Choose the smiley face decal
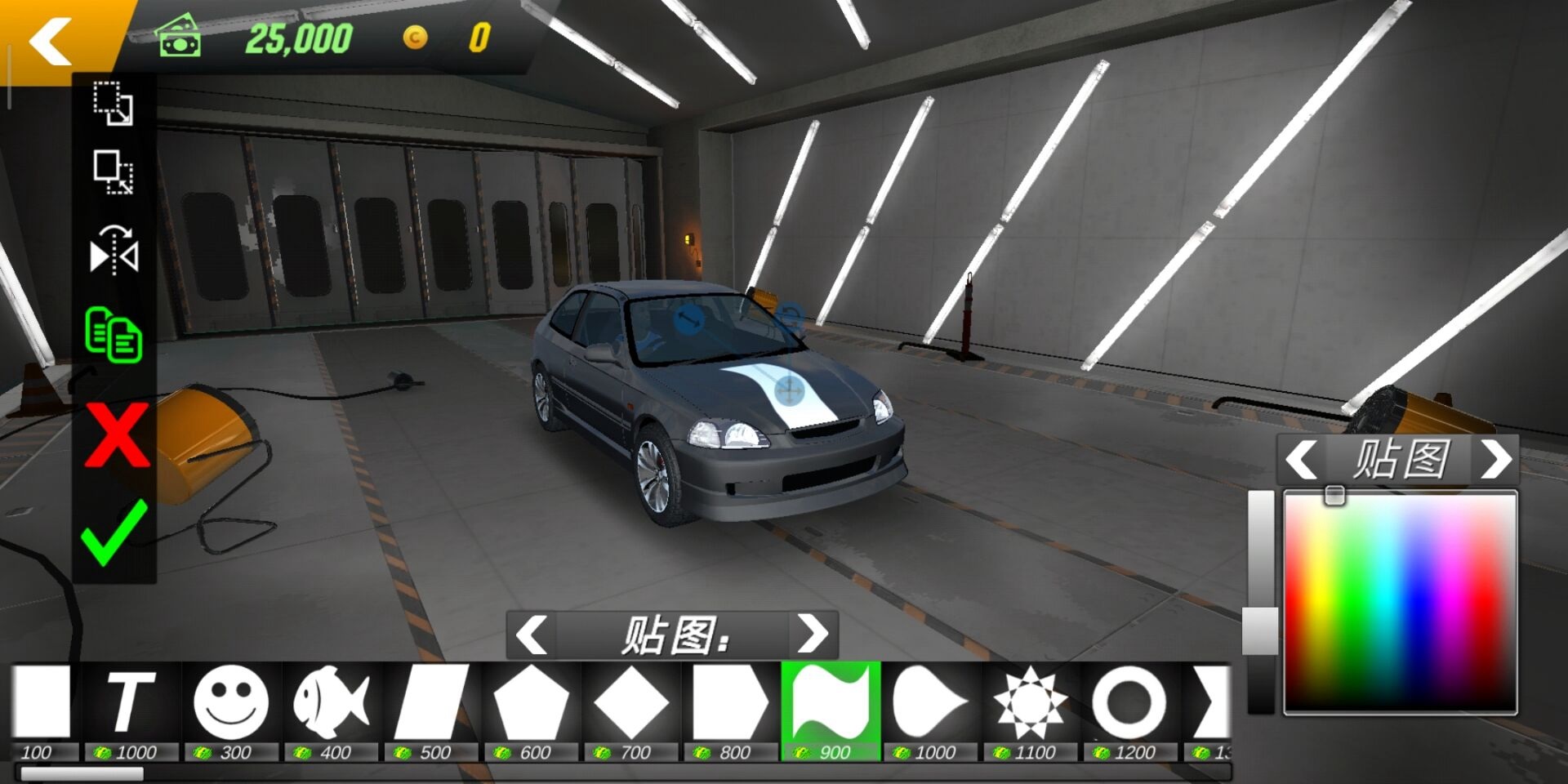The image size is (1568, 784). [231, 702]
